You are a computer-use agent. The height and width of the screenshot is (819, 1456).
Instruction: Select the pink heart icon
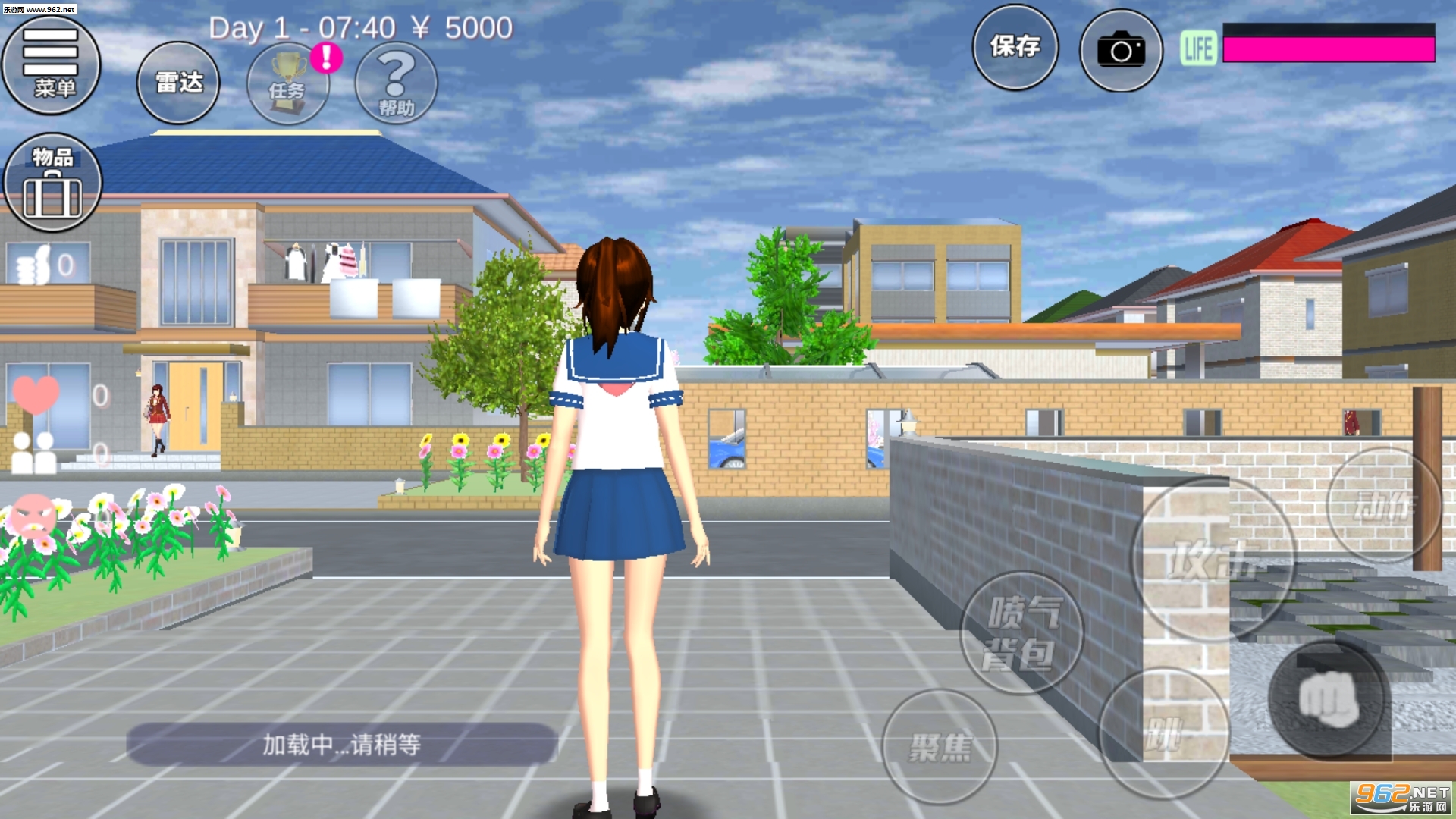pos(35,395)
